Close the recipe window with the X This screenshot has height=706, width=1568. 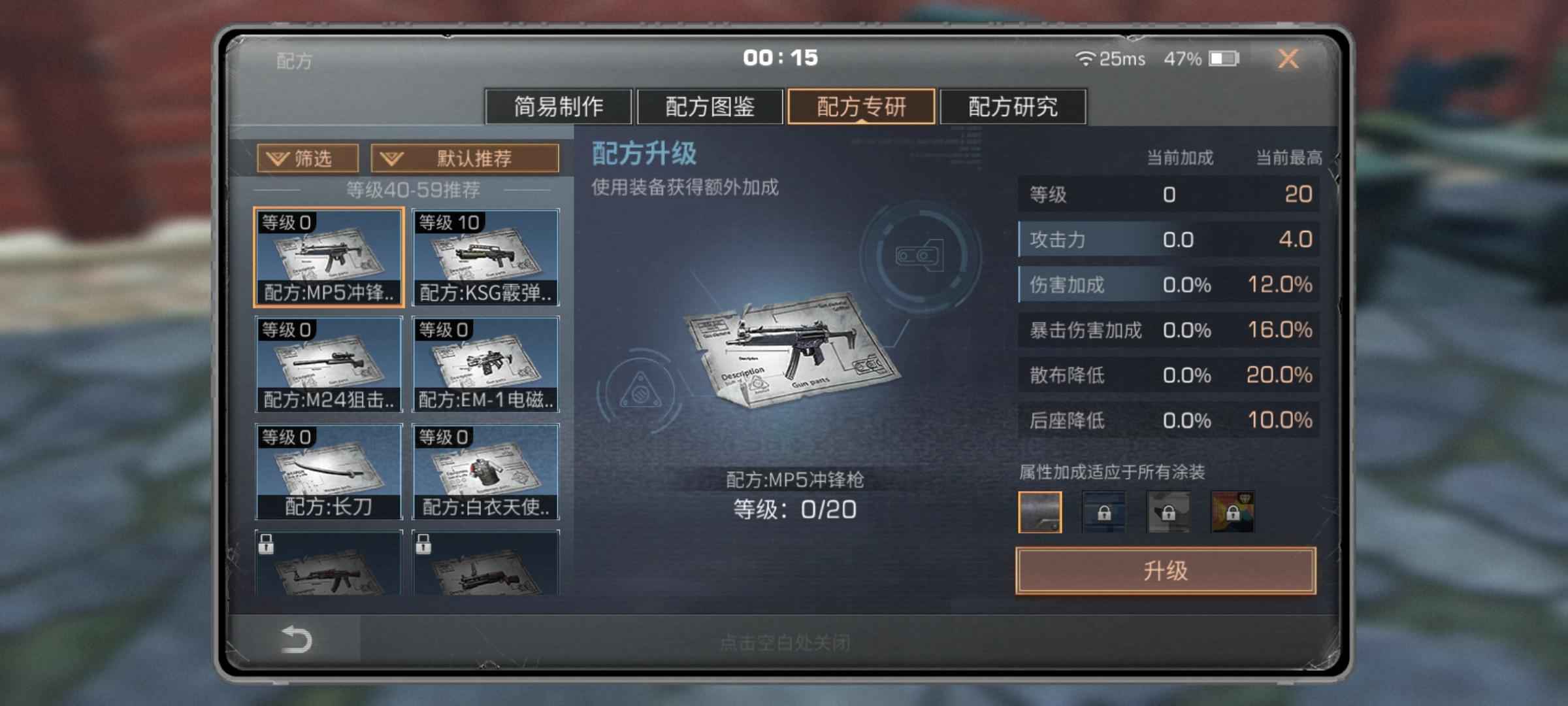(1288, 59)
